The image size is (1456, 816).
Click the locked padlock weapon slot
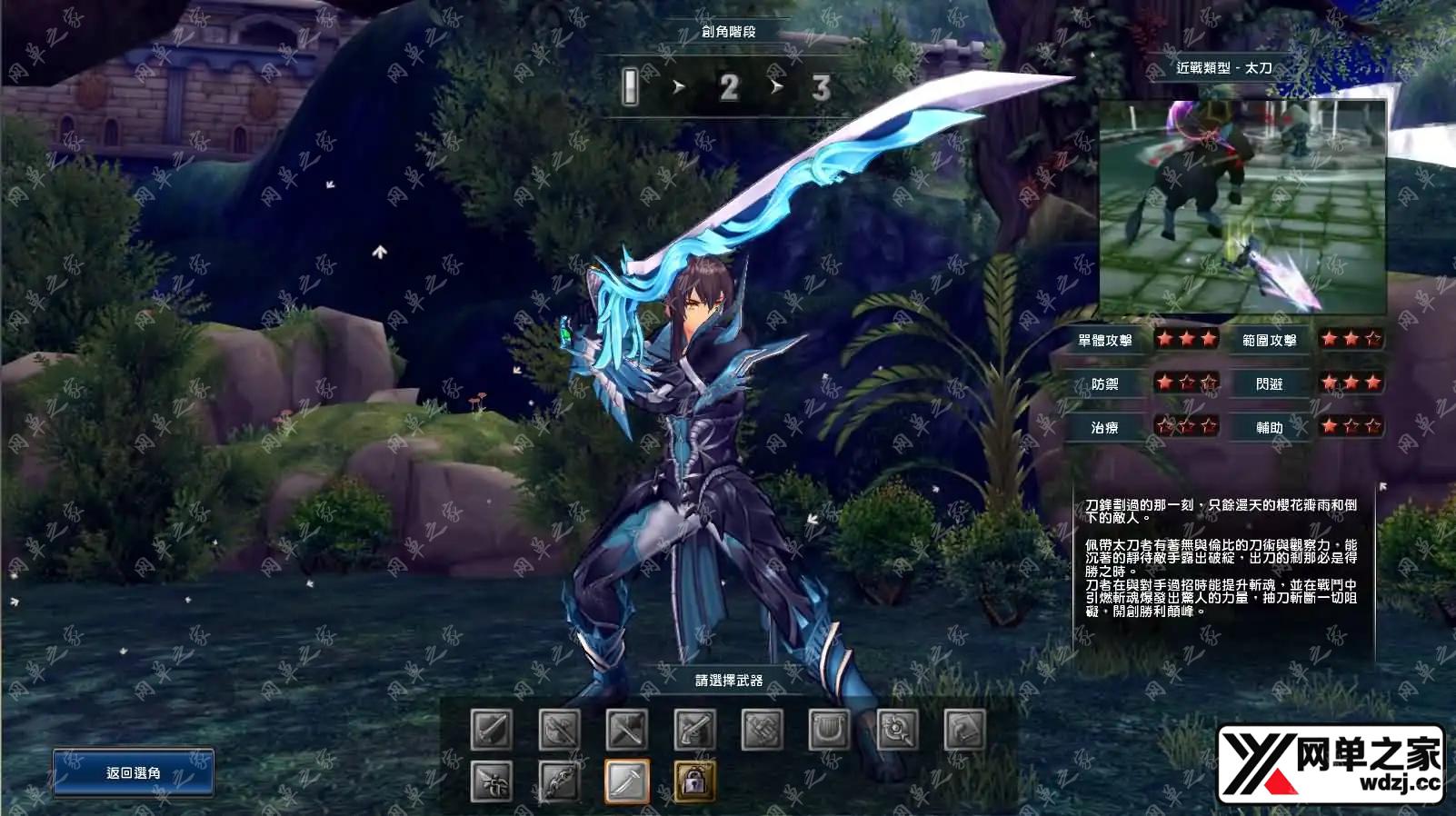[x=695, y=781]
